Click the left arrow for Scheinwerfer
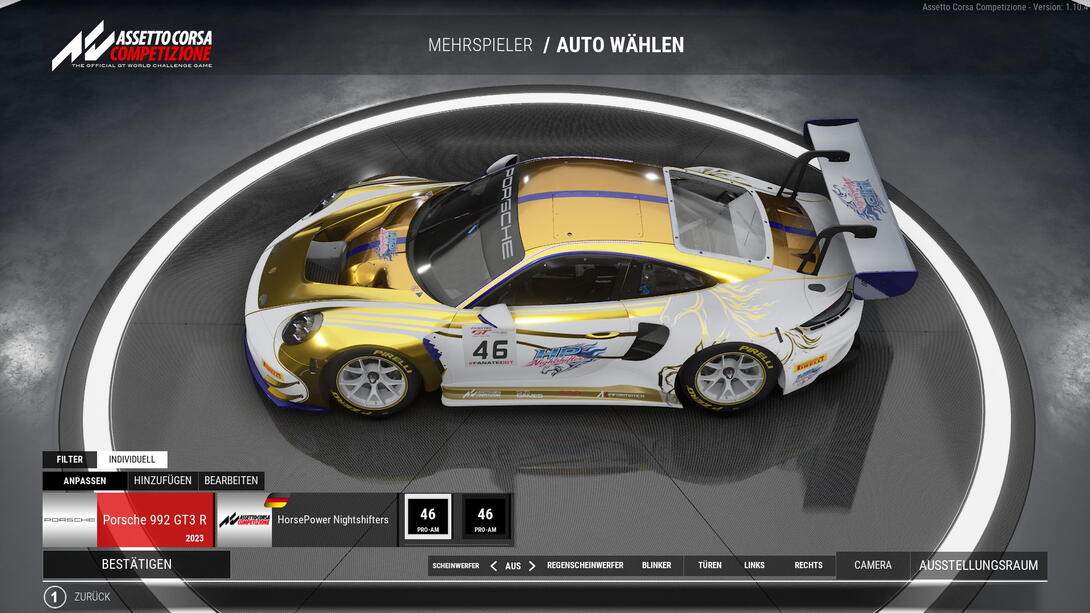The height and width of the screenshot is (613, 1090). click(493, 566)
